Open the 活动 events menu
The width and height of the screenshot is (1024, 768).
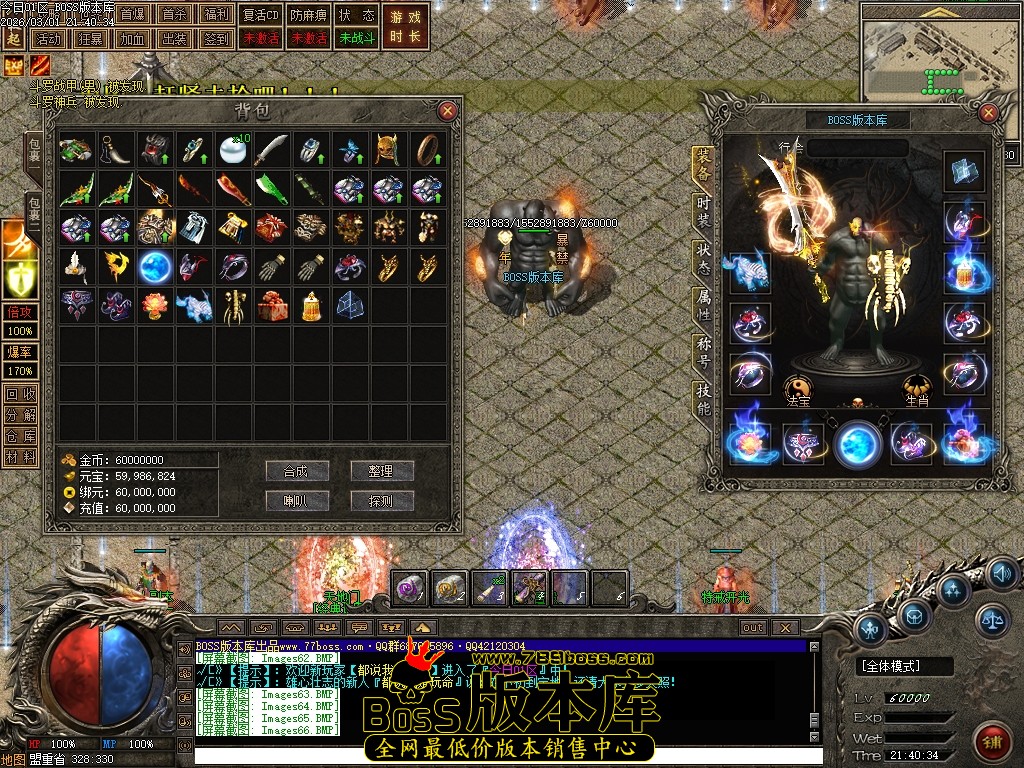(46, 39)
